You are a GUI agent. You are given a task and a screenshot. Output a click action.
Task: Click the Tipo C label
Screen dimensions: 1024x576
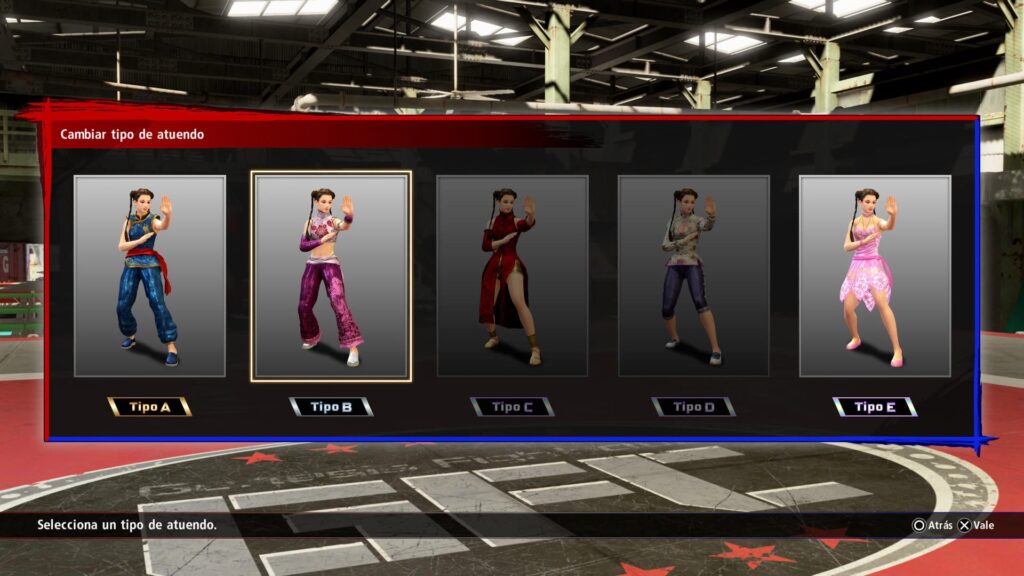tap(512, 407)
